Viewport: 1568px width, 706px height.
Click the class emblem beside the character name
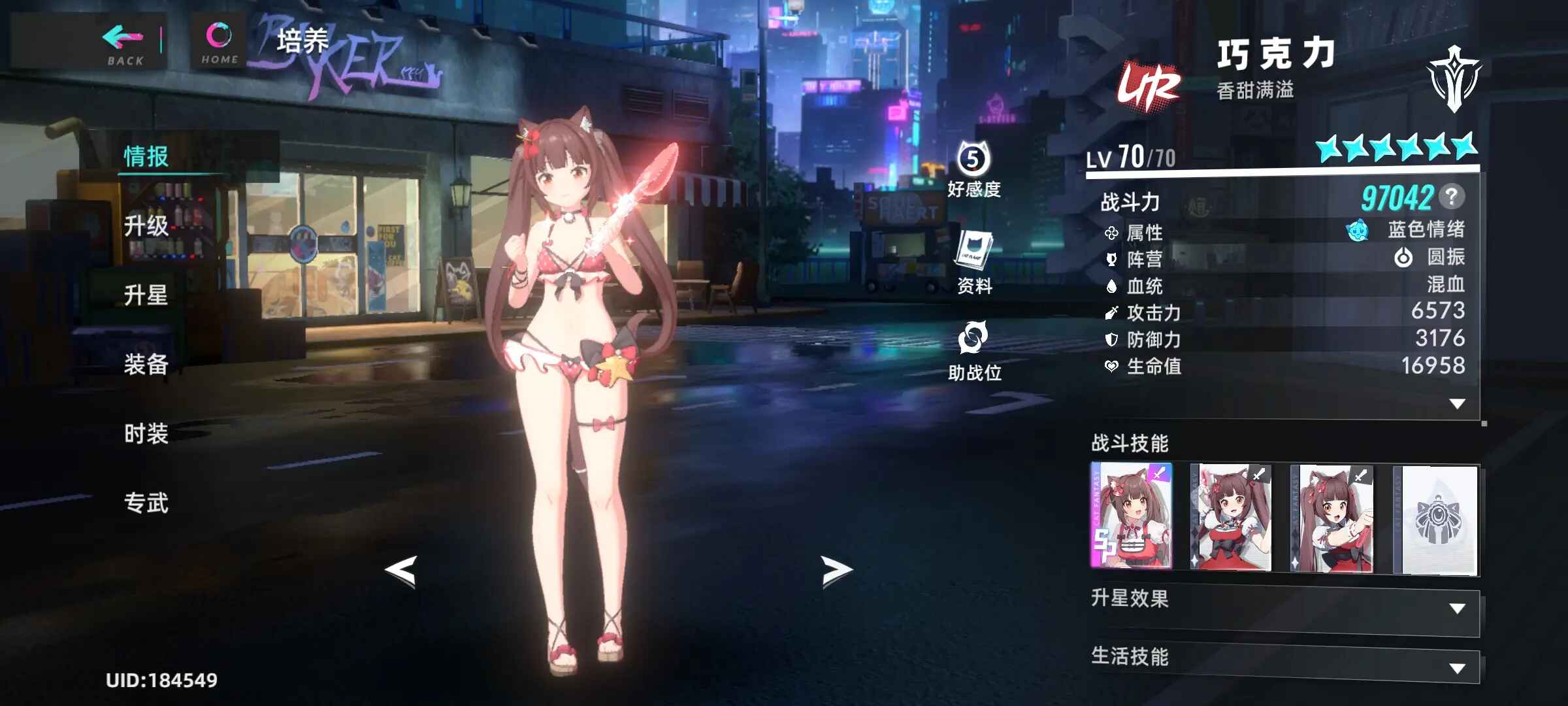pyautogui.click(x=1454, y=78)
